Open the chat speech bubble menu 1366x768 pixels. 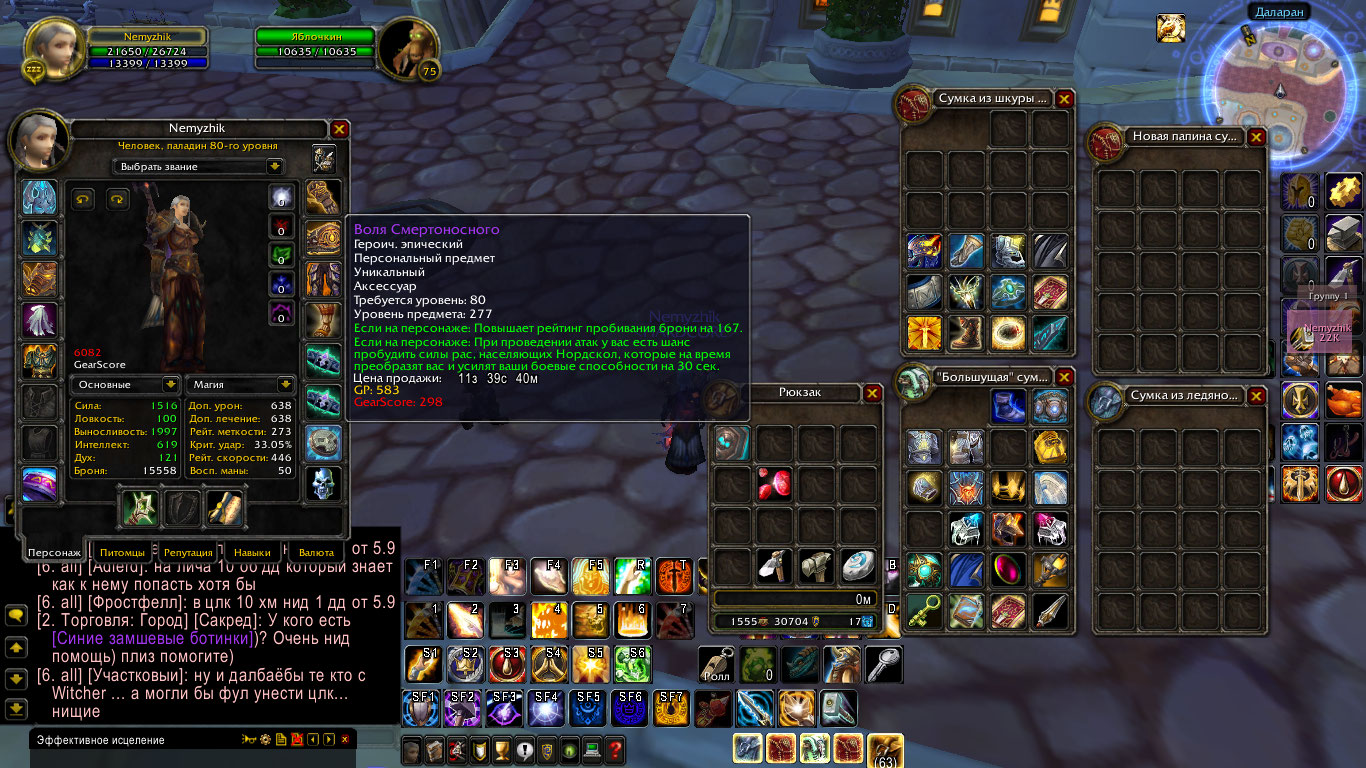click(15, 616)
